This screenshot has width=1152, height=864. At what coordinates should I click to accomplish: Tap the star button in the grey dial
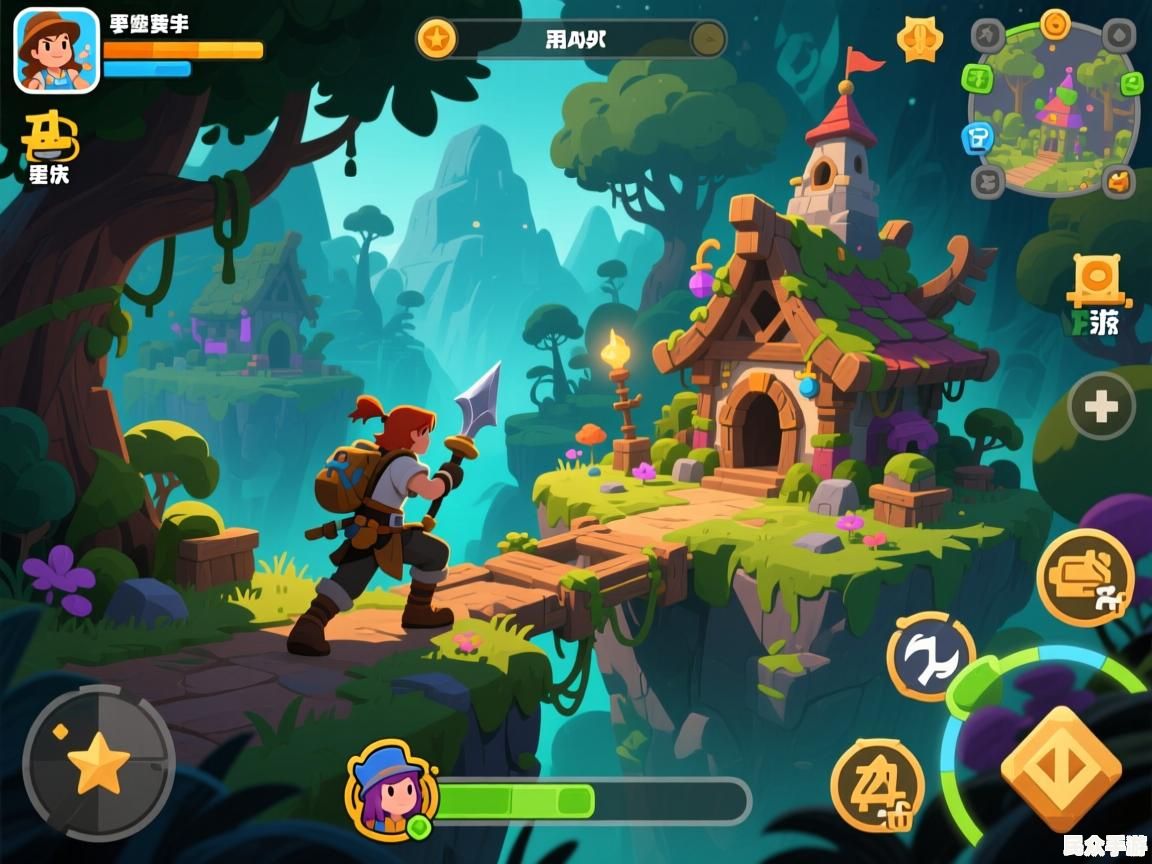pyautogui.click(x=98, y=763)
